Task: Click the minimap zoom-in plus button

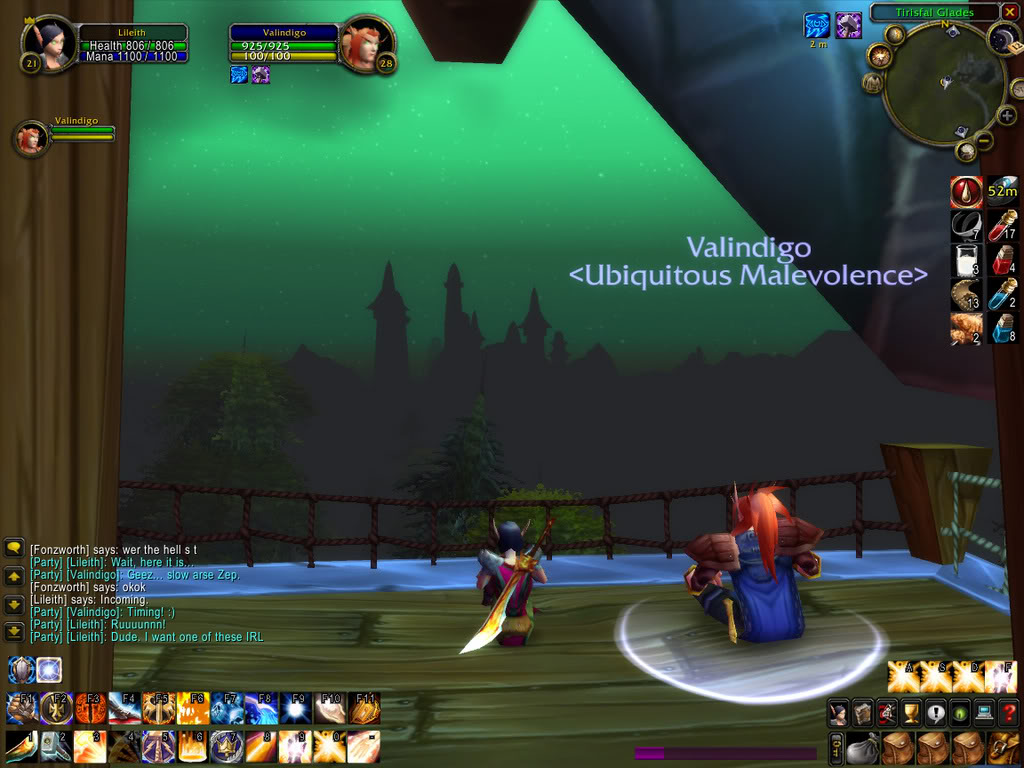Action: tap(1007, 116)
